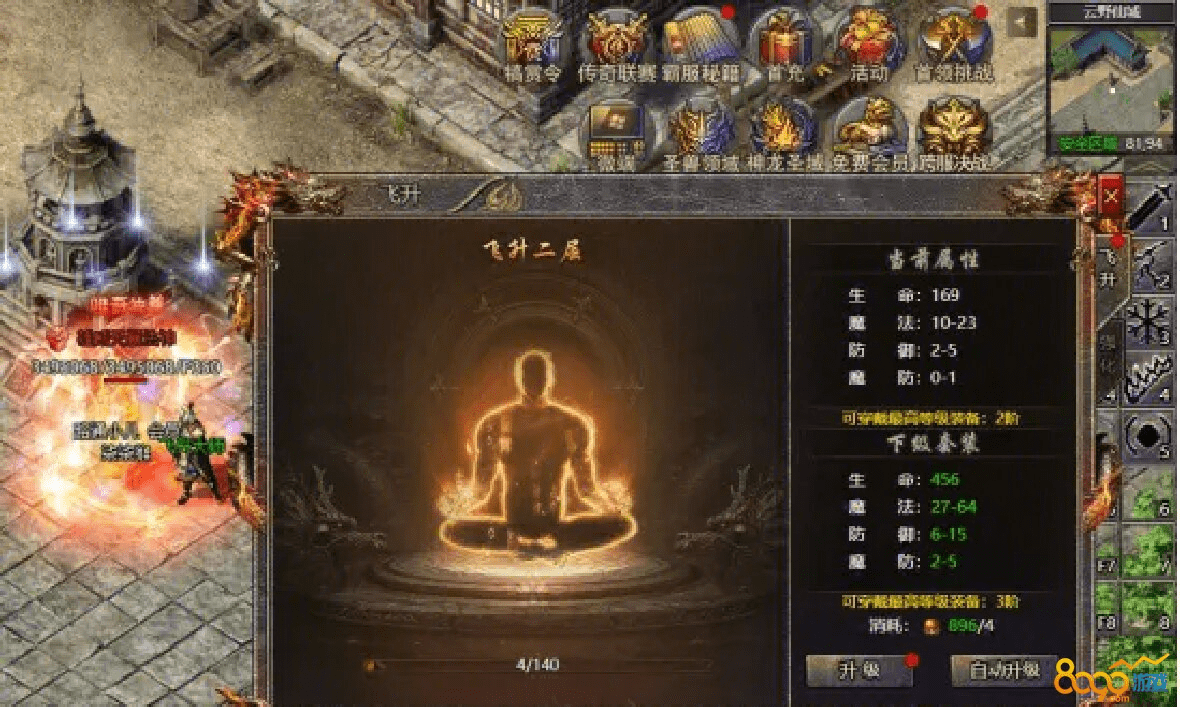Open 首领挑战 boss challenge
Viewport: 1180px width, 707px height.
click(953, 44)
